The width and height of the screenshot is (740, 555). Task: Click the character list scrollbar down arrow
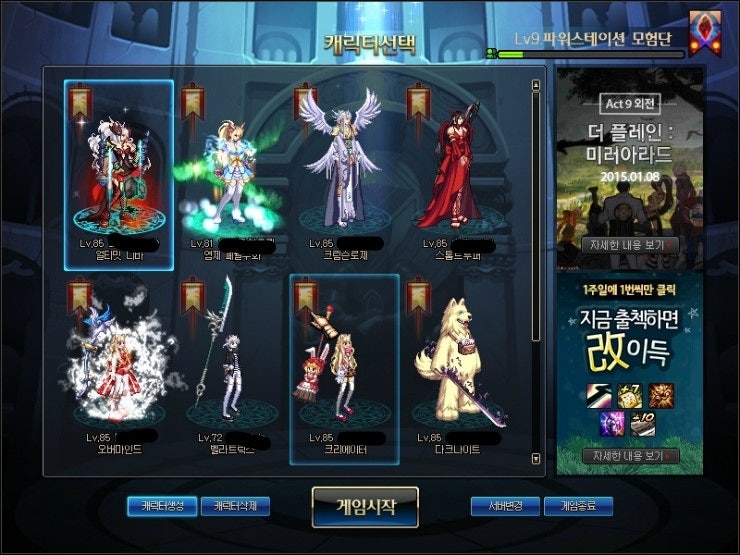click(x=537, y=458)
